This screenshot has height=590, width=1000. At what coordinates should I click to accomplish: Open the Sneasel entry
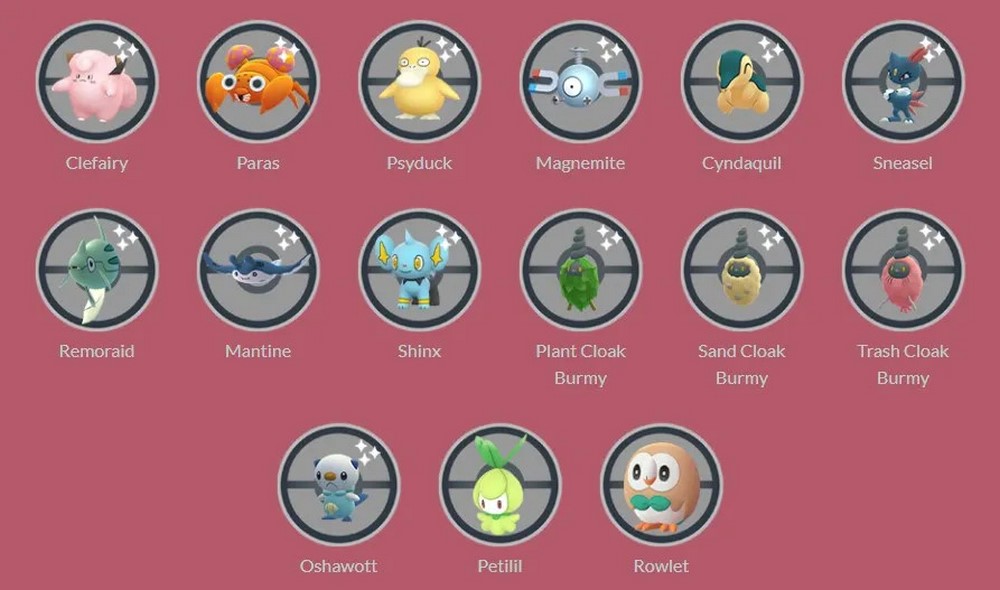point(902,82)
